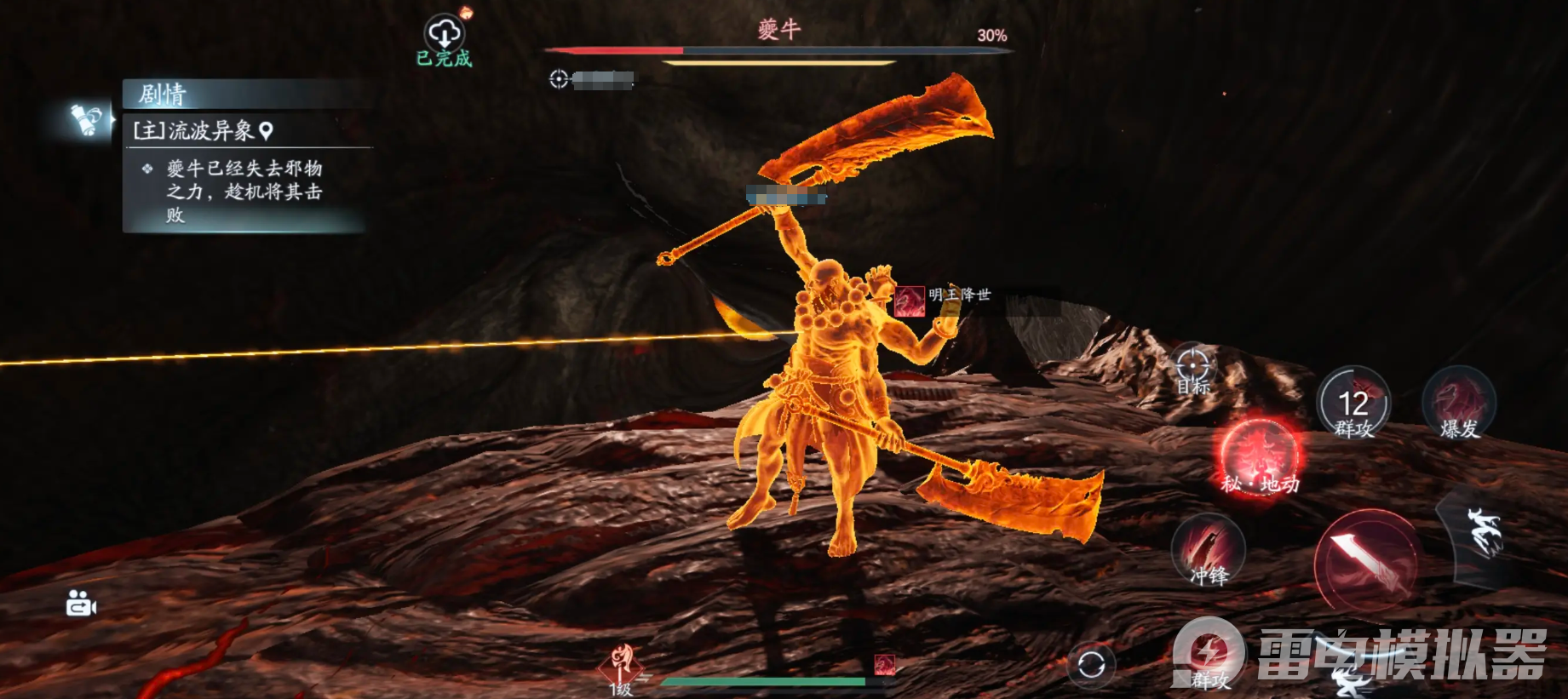The height and width of the screenshot is (699, 1568).
Task: Tap the level 1 class axe emblem
Action: pyautogui.click(x=623, y=664)
